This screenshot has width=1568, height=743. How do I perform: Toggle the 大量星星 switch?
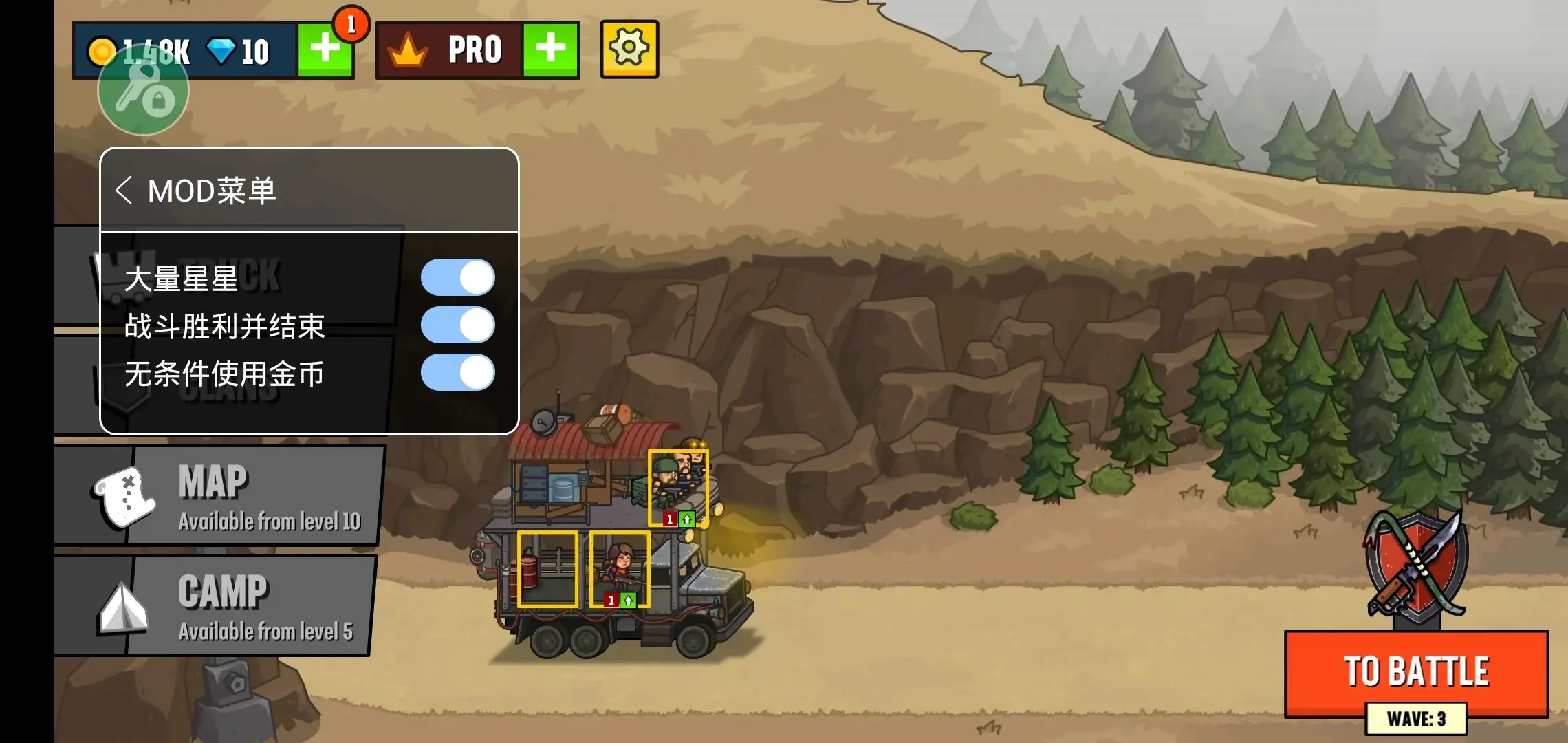(x=457, y=277)
